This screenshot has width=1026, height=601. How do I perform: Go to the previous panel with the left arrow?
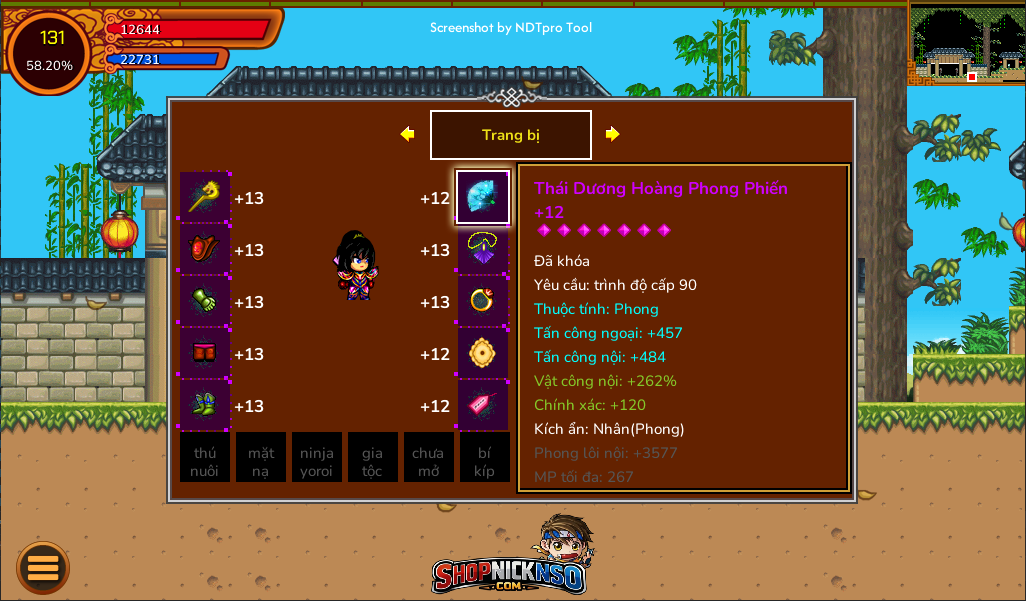tap(407, 134)
